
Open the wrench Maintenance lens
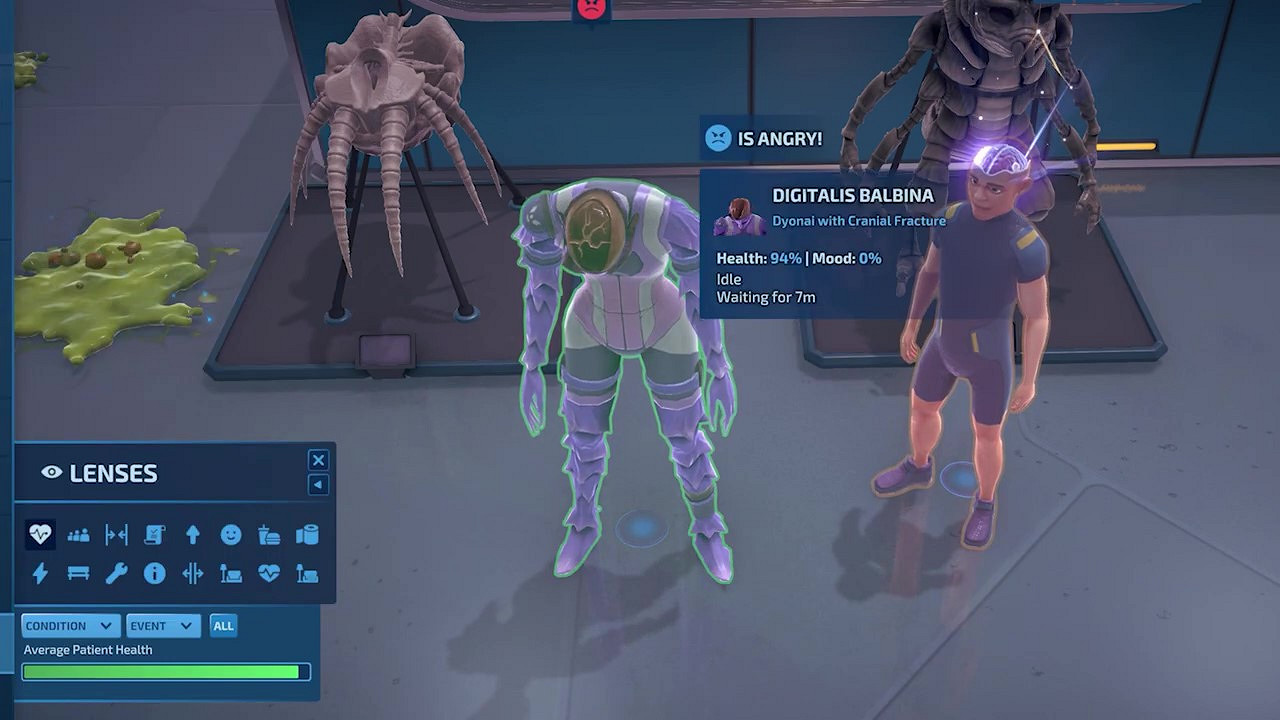coord(116,573)
